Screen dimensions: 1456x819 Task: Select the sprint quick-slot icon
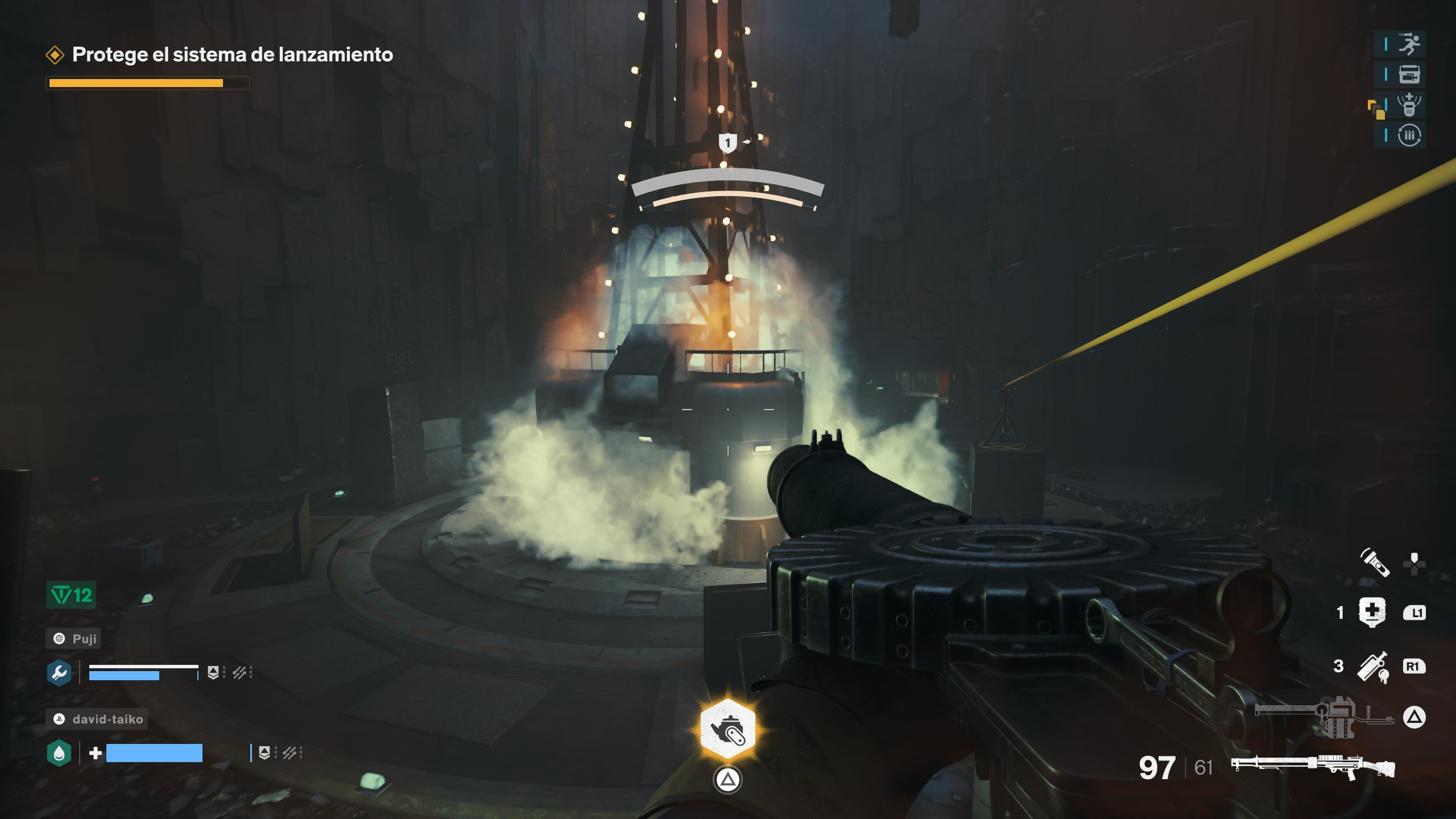click(1409, 44)
